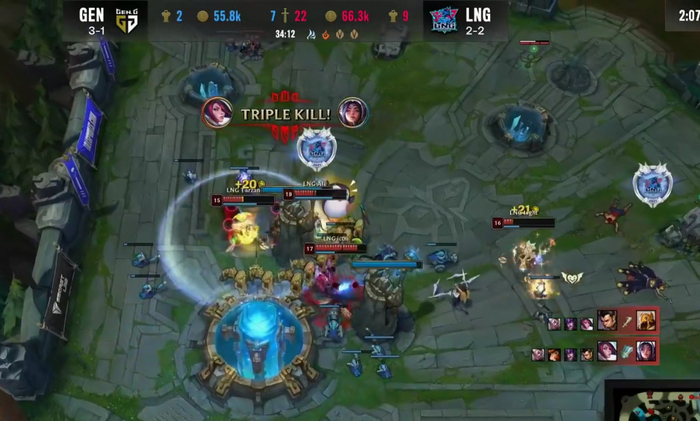Click the blonde helmeted victim portrait in kill feed
The height and width of the screenshot is (421, 700).
[x=645, y=321]
